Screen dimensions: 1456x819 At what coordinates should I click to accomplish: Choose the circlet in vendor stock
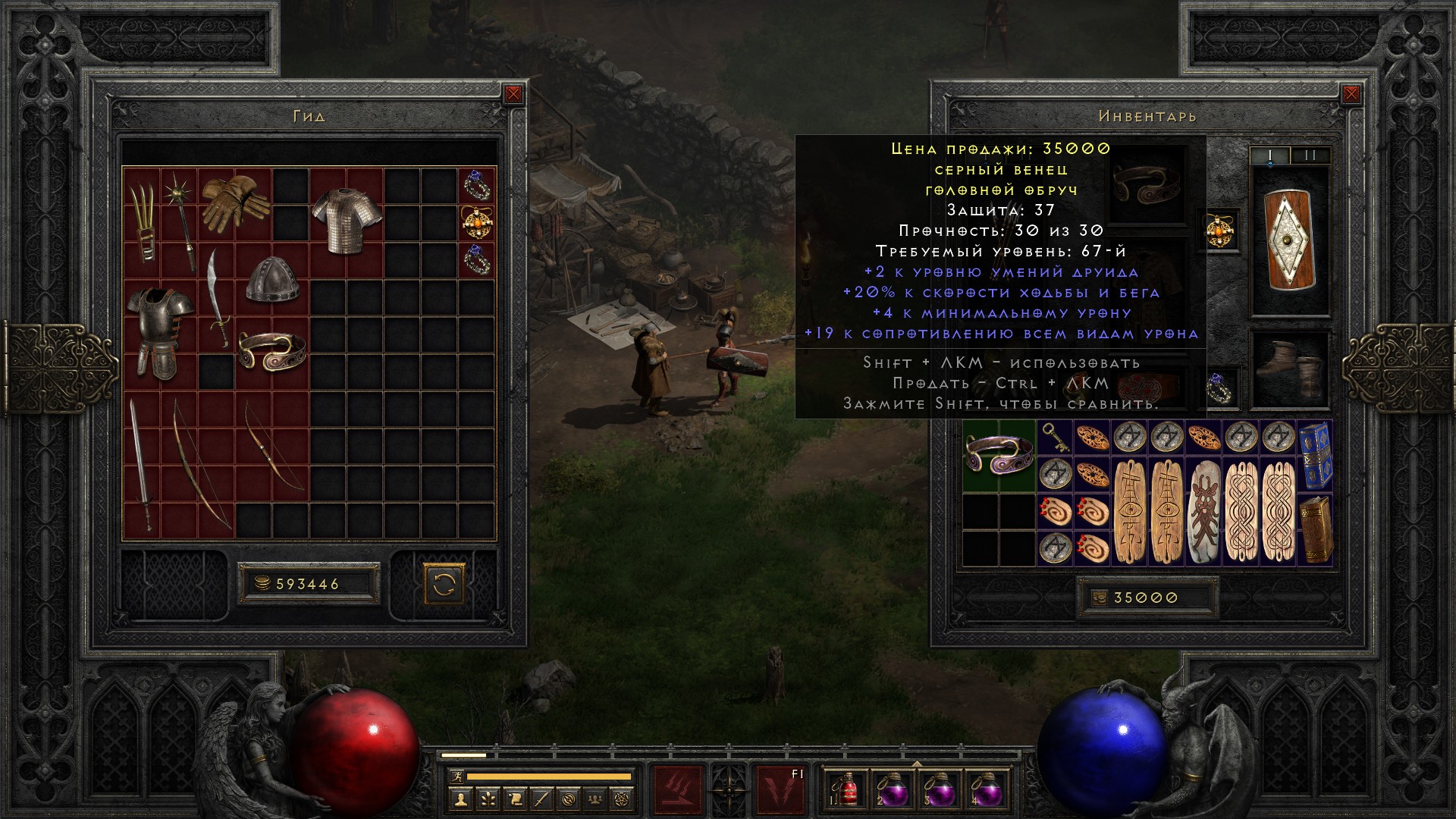tap(271, 350)
